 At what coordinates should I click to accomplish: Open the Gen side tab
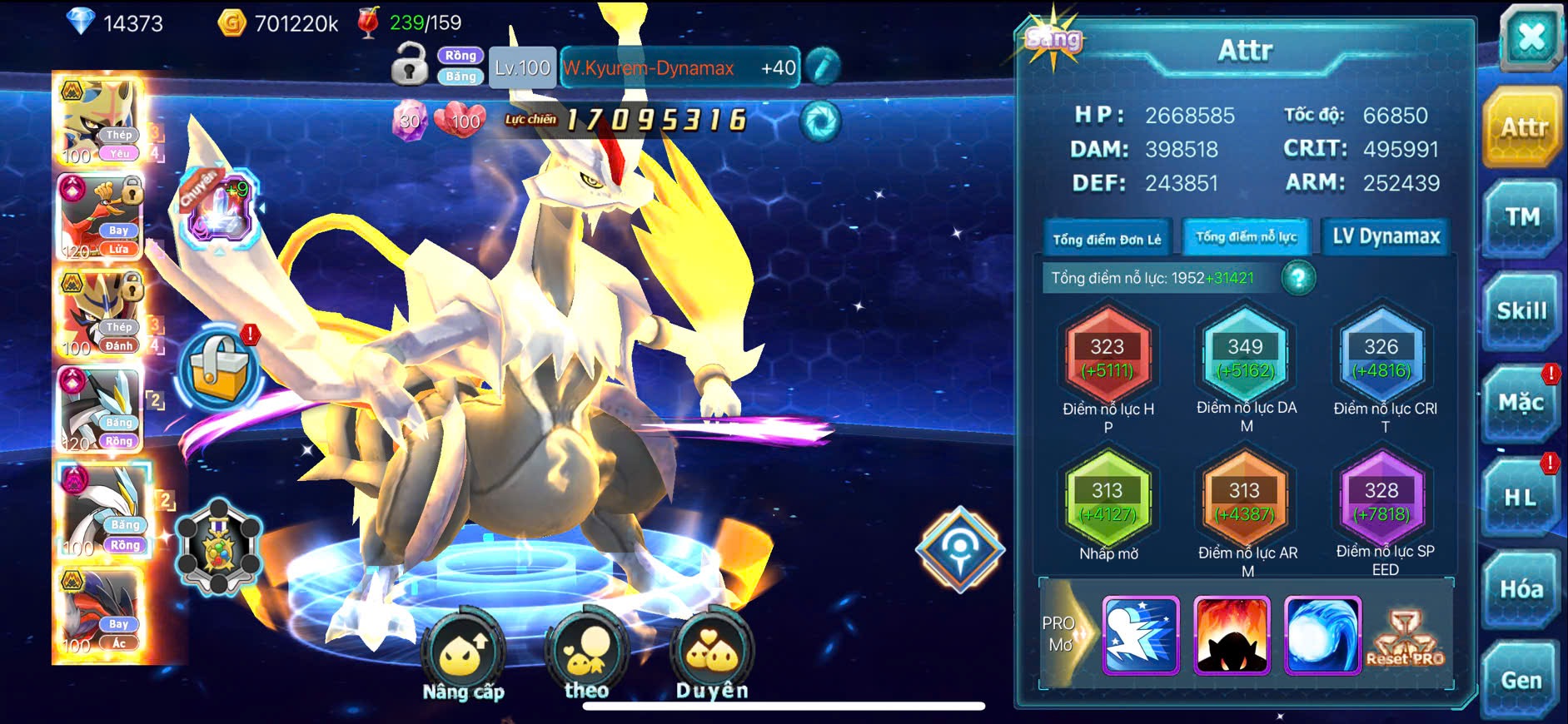click(x=1521, y=680)
